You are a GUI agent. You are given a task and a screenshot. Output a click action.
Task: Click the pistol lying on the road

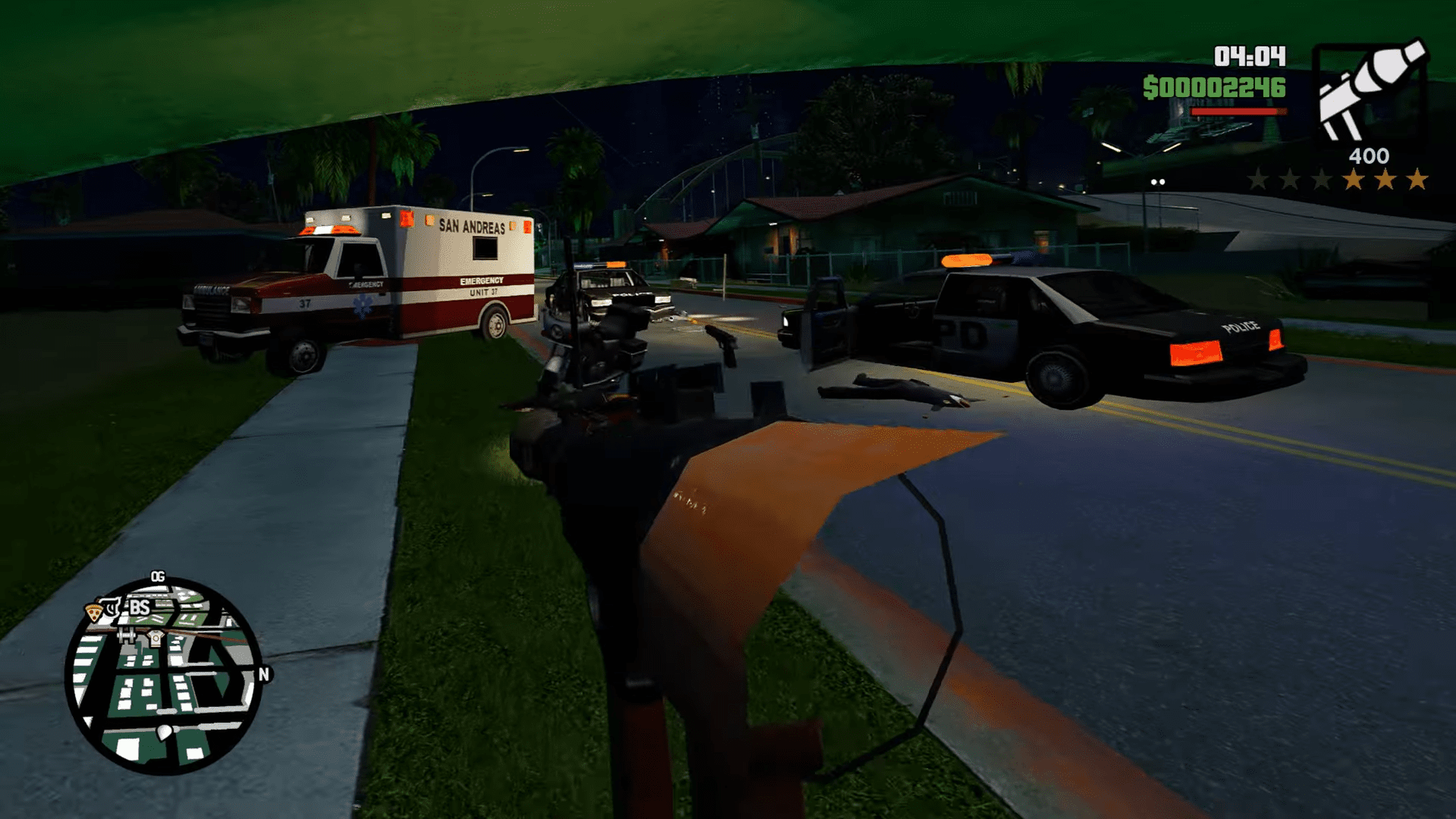click(x=721, y=340)
